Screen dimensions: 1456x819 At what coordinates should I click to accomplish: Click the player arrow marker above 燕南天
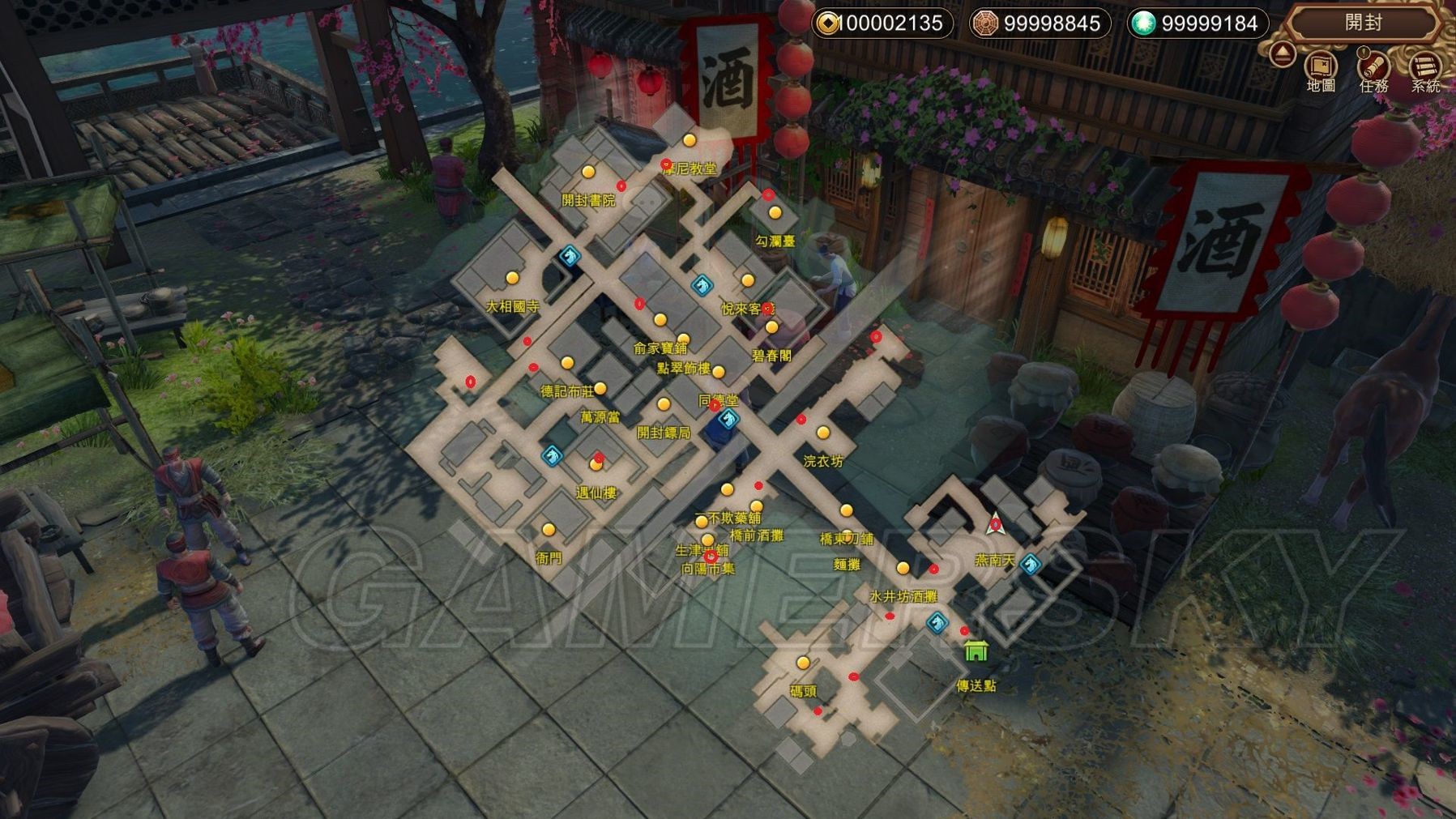tap(996, 525)
